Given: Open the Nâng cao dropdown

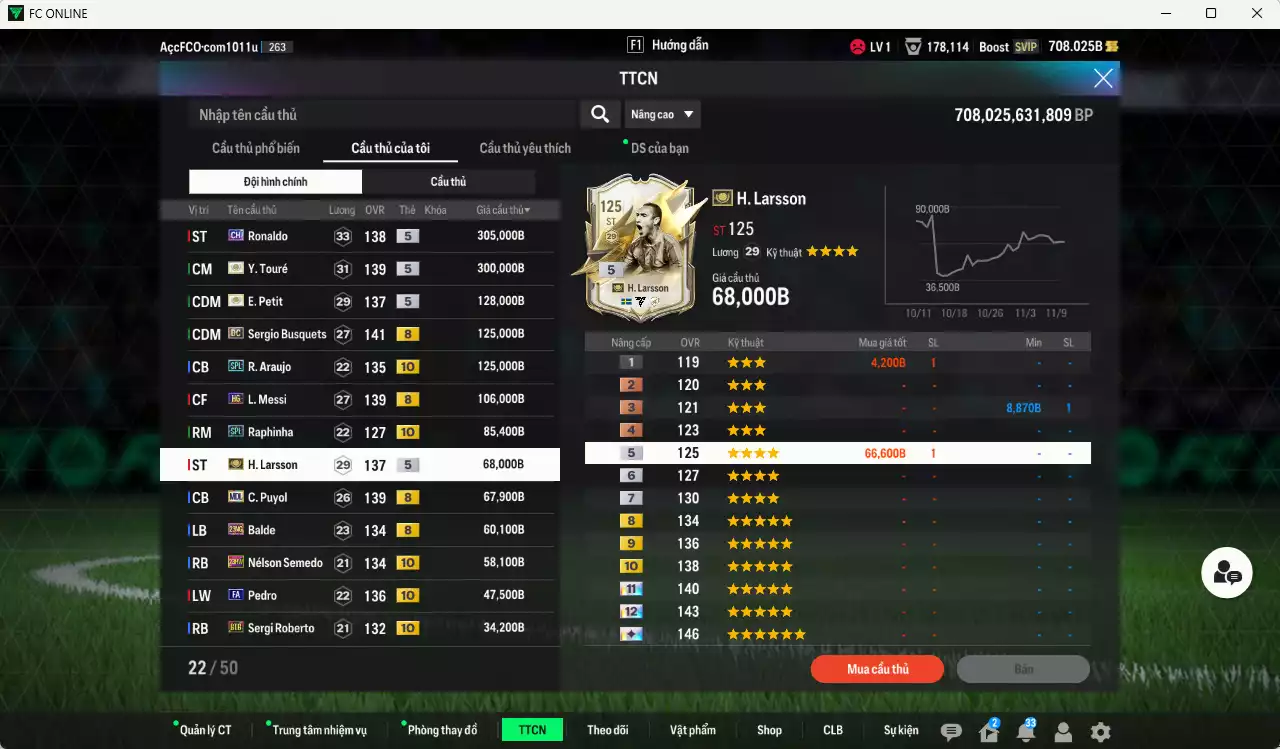Looking at the screenshot, I should click(x=662, y=114).
